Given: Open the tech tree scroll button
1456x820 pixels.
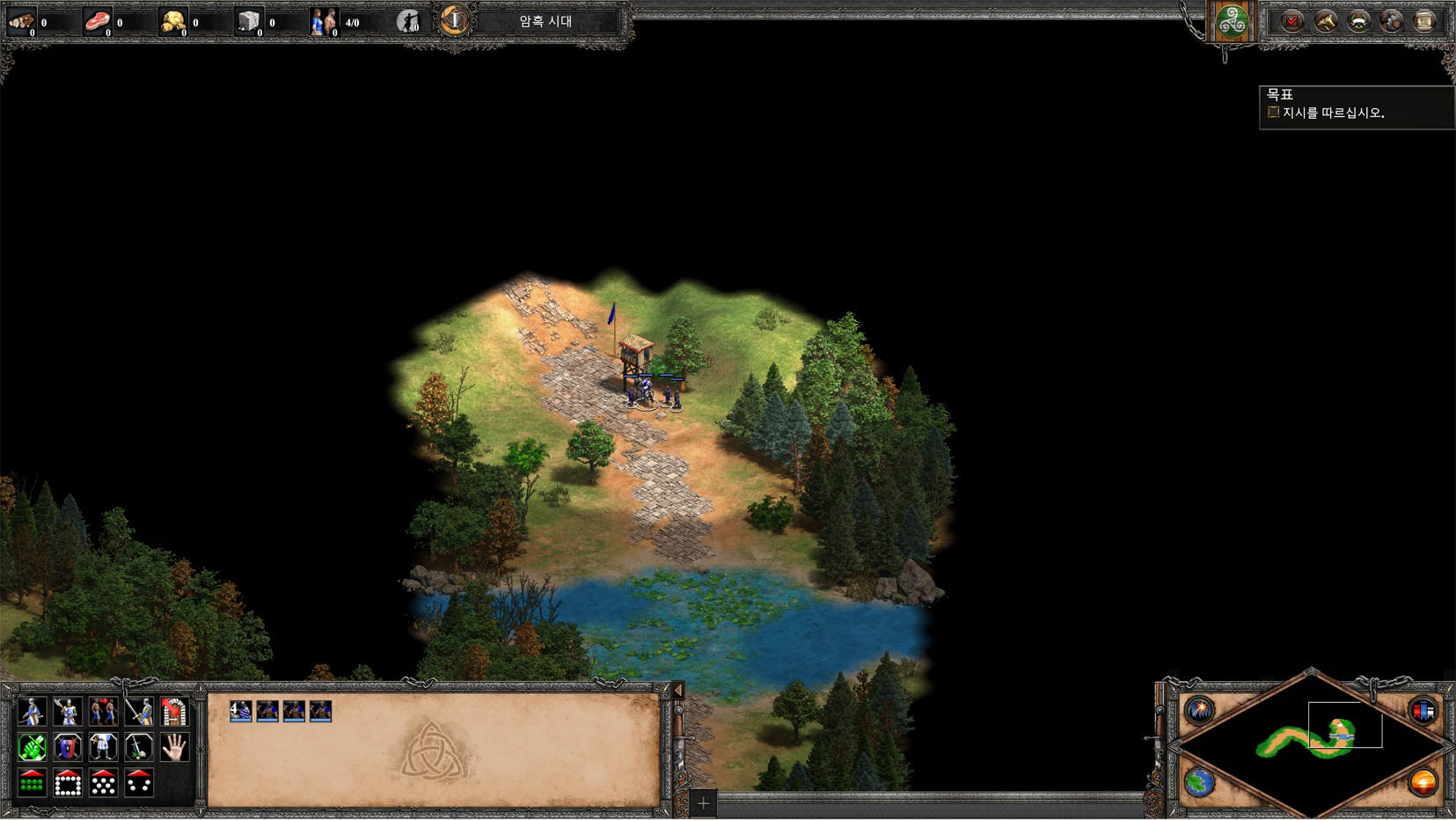Looking at the screenshot, I should [1424, 21].
